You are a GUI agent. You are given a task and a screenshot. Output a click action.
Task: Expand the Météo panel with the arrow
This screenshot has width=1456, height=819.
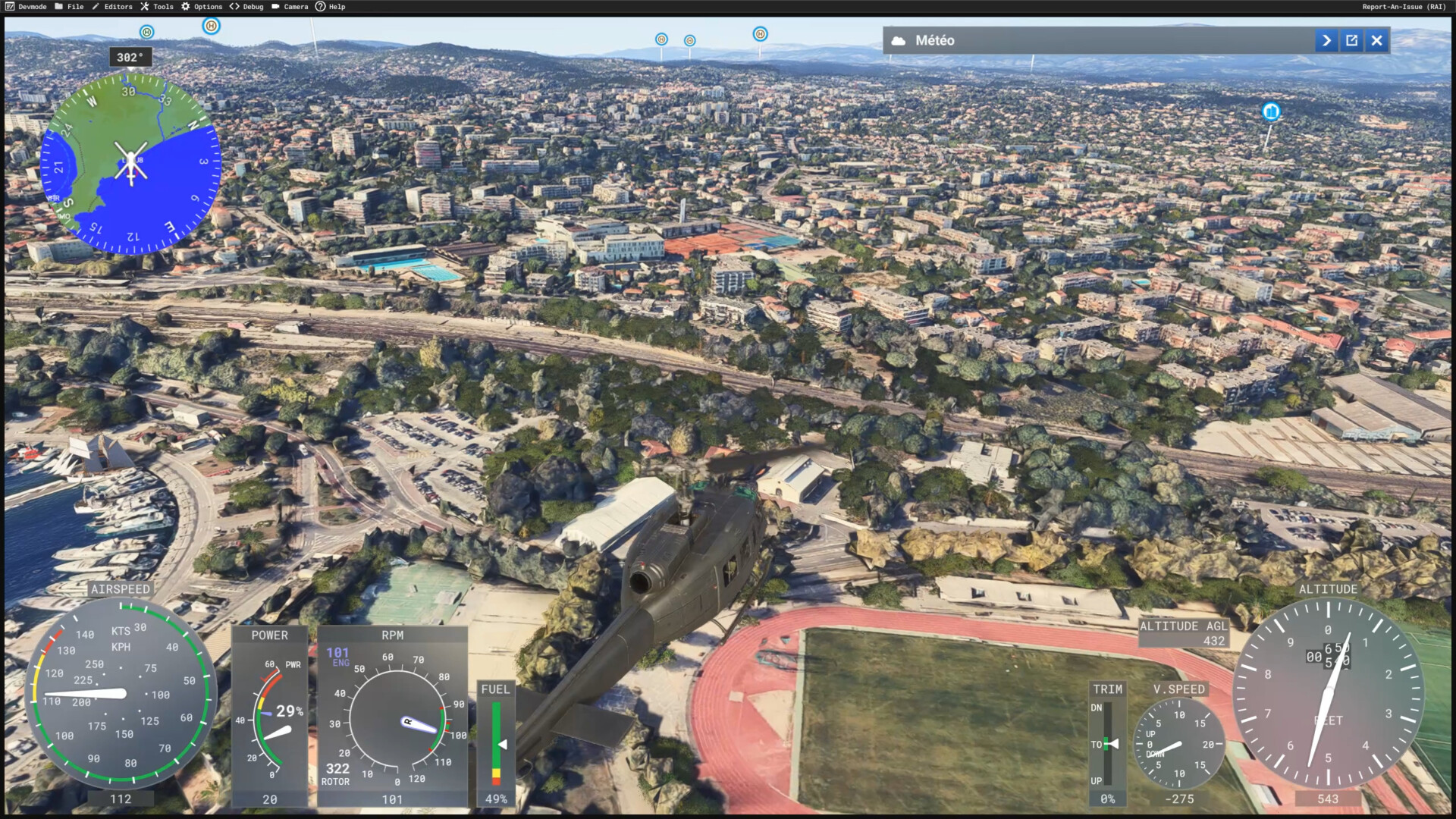coord(1326,41)
